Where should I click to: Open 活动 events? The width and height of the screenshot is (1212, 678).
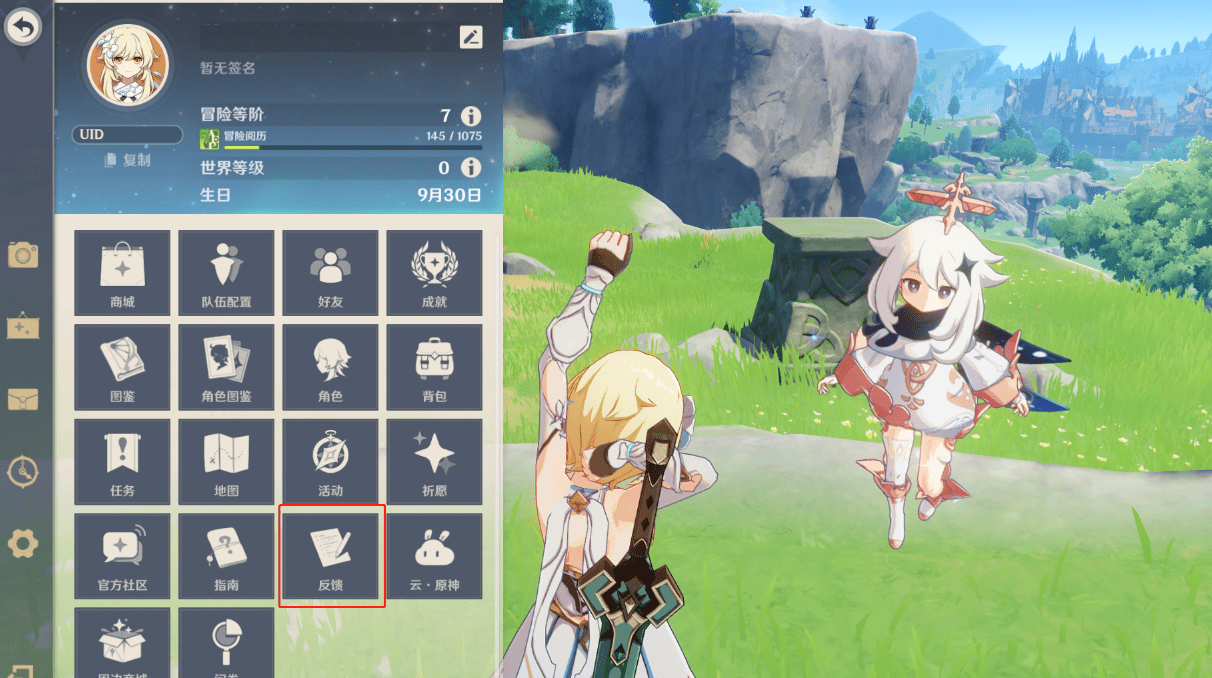[x=330, y=462]
